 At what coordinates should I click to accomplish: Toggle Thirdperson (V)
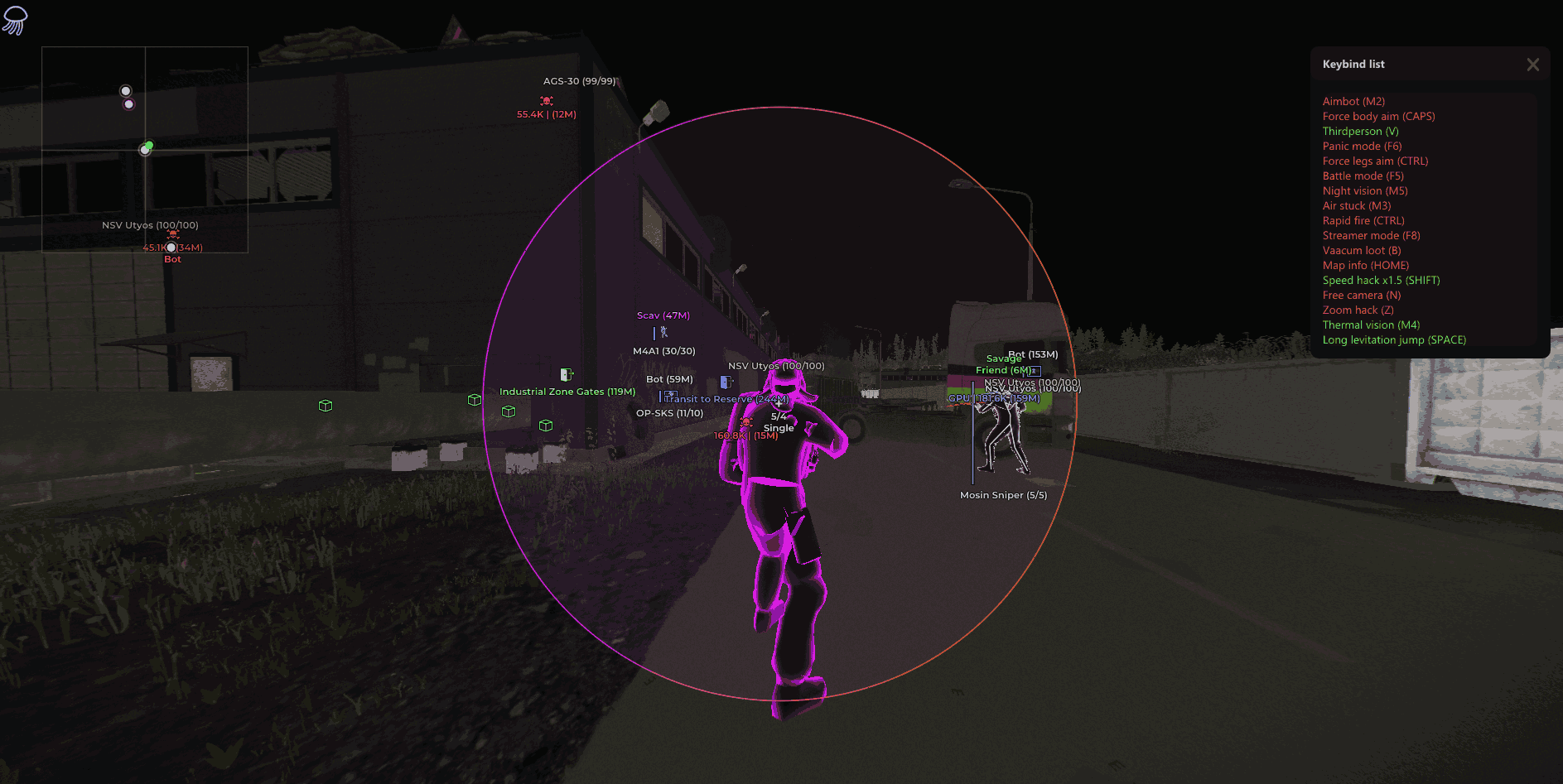coord(1361,131)
